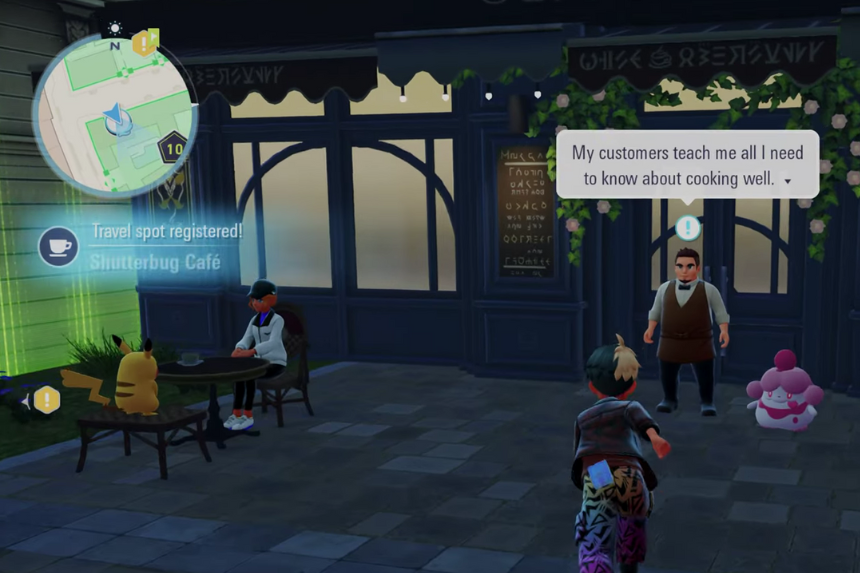Select the exclamation speech icon above the waiter
Image resolution: width=860 pixels, height=573 pixels.
687,228
